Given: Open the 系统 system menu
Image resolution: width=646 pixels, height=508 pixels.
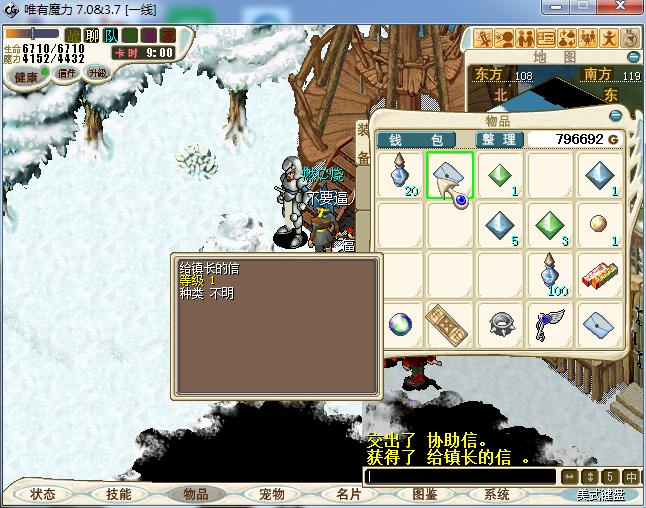Looking at the screenshot, I should click(497, 494).
